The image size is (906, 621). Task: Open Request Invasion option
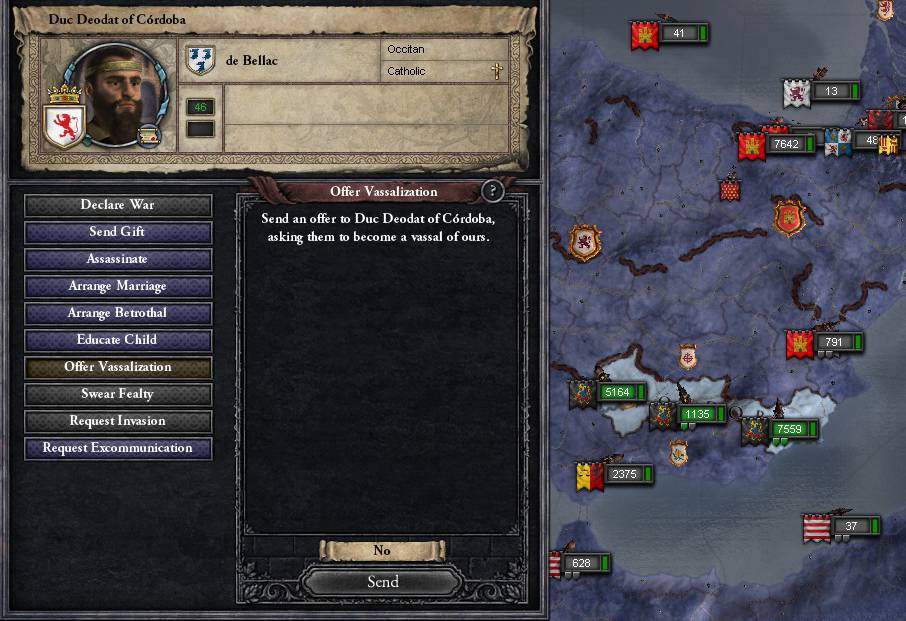[118, 421]
